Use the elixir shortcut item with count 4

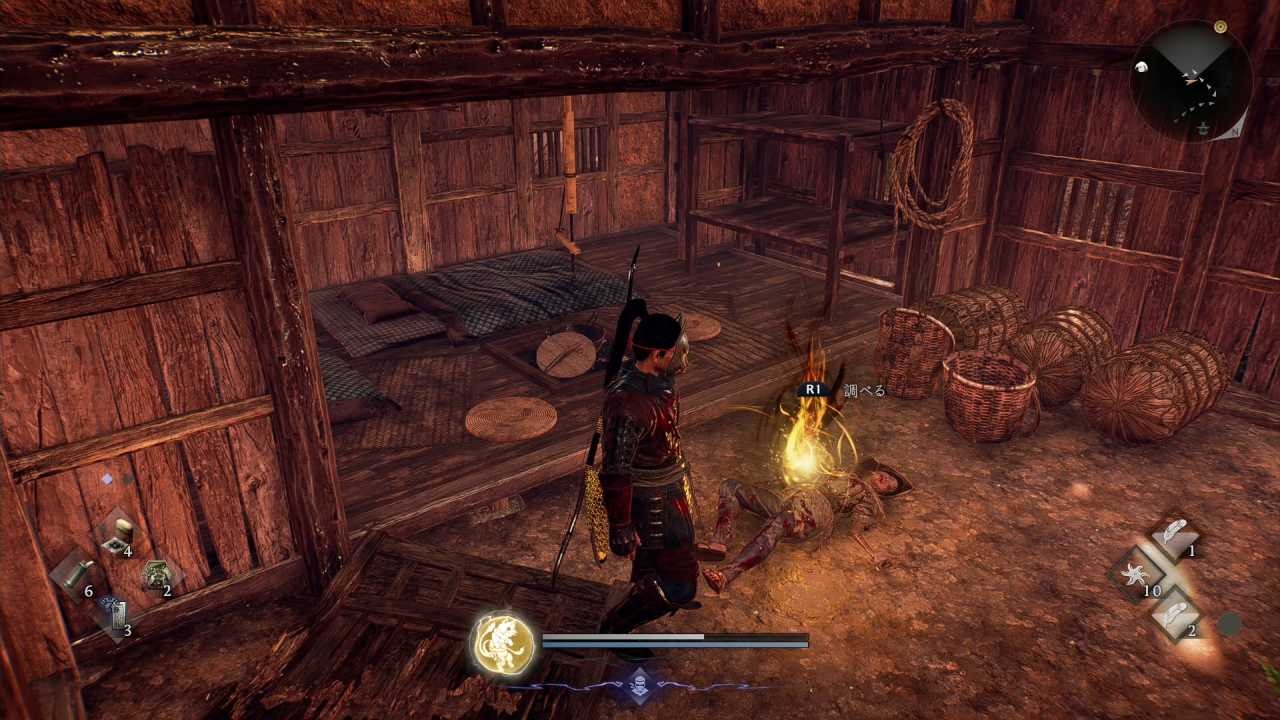click(x=117, y=535)
